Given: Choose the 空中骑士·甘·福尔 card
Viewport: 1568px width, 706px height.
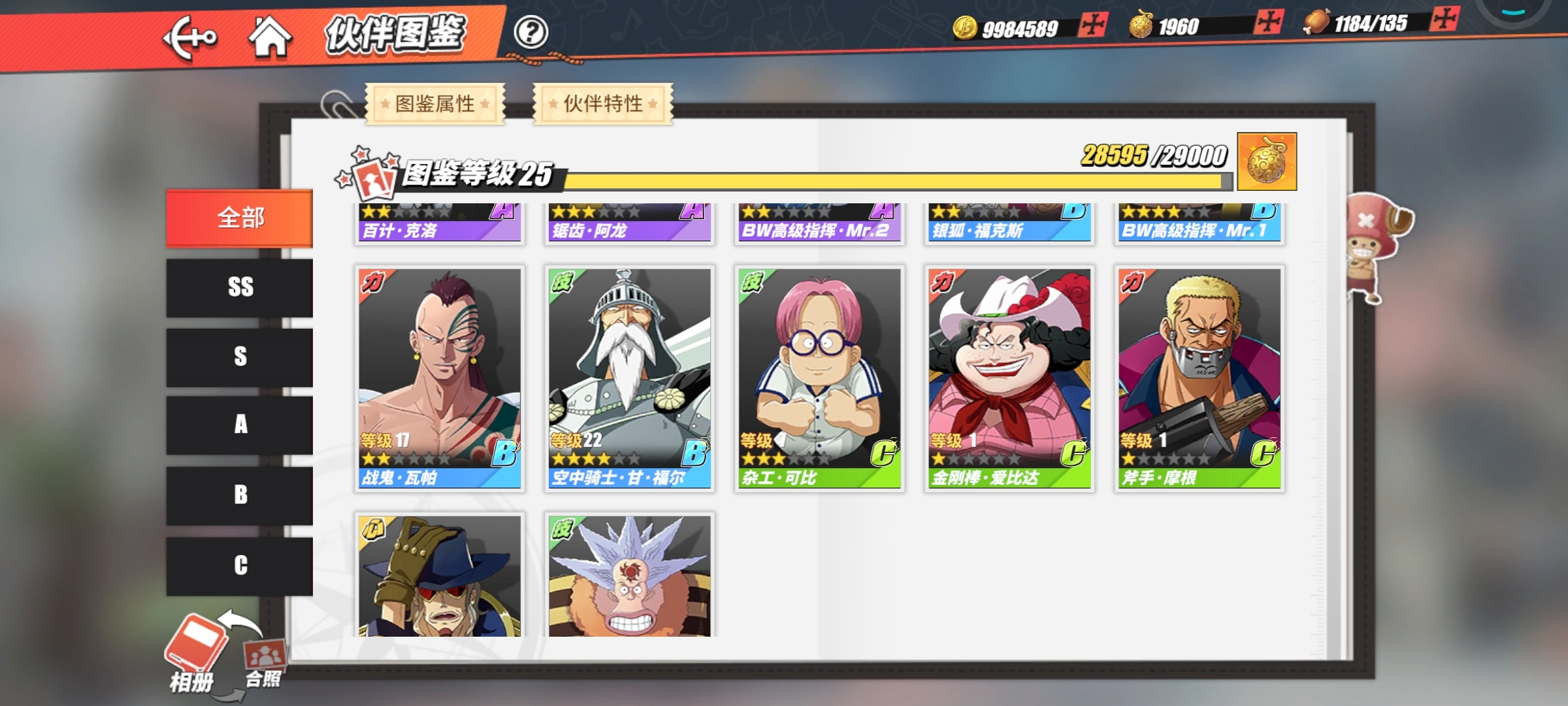Looking at the screenshot, I should click(630, 378).
